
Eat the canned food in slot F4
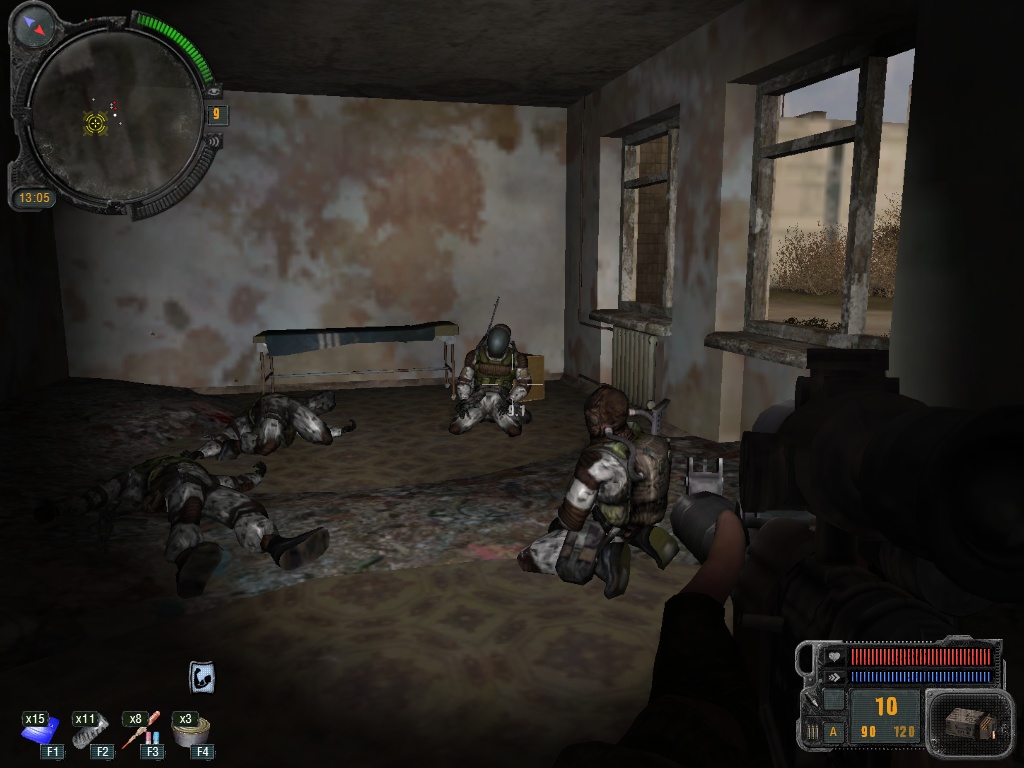190,733
